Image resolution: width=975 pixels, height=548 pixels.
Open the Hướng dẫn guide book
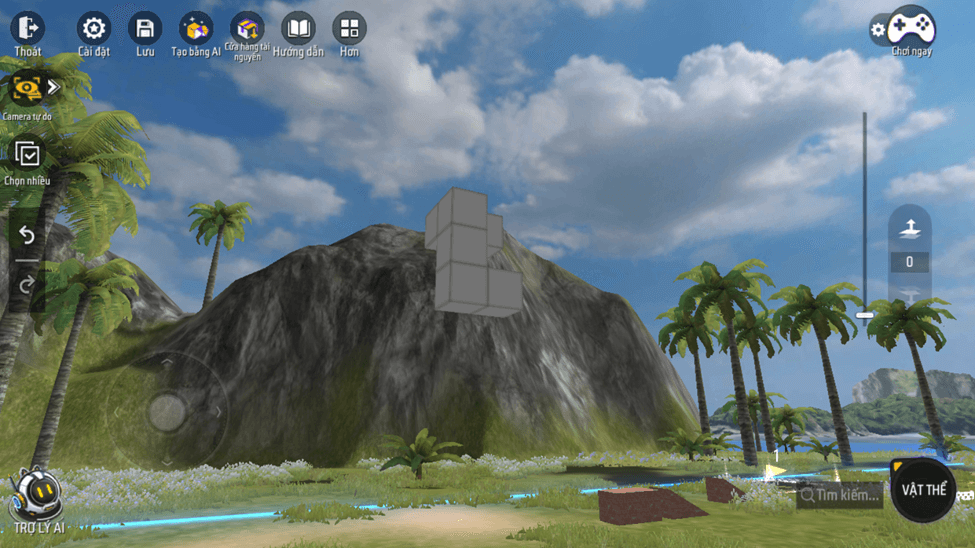click(x=298, y=29)
